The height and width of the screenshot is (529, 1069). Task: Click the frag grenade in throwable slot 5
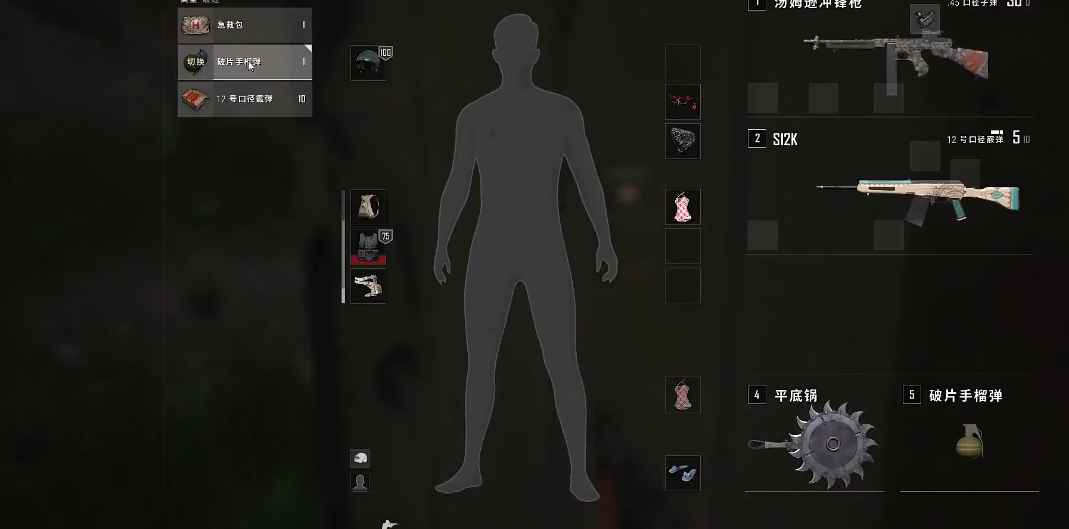[x=968, y=441]
